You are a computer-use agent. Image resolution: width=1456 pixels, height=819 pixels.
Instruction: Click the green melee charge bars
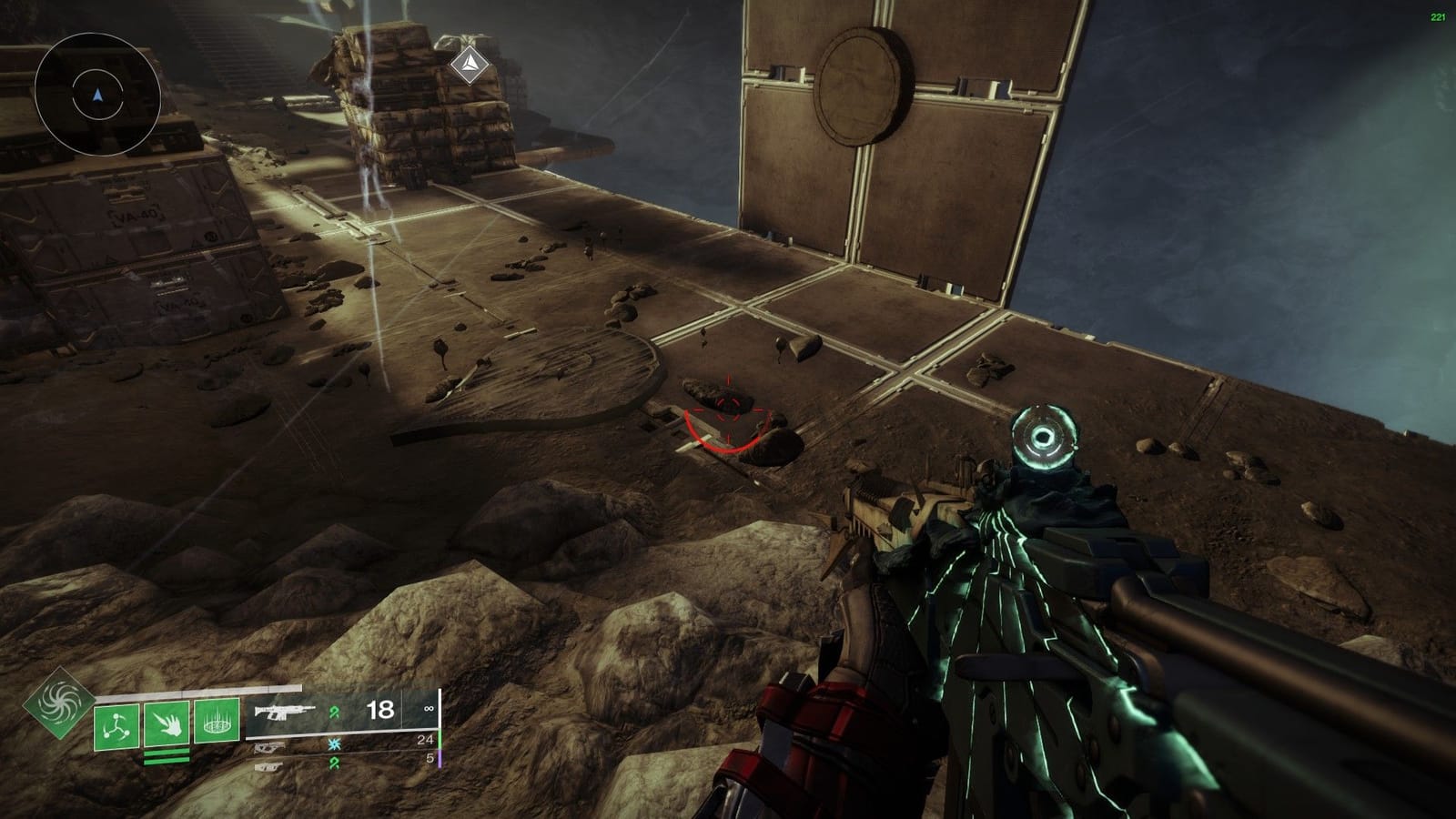[x=166, y=756]
